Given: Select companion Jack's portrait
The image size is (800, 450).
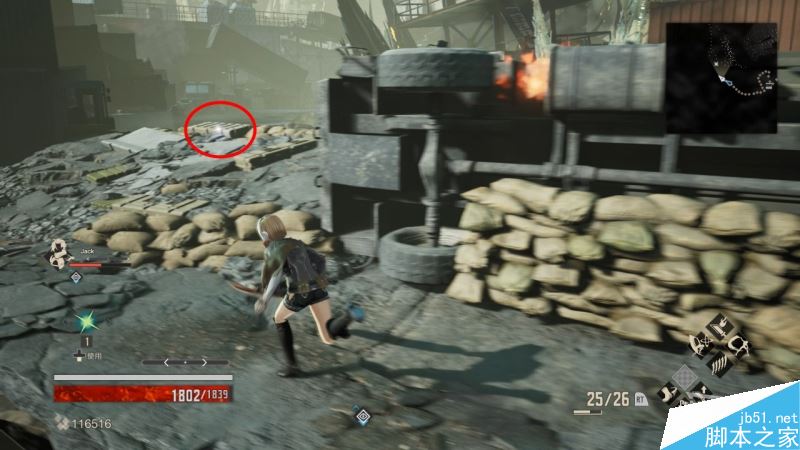Looking at the screenshot, I should [x=61, y=254].
